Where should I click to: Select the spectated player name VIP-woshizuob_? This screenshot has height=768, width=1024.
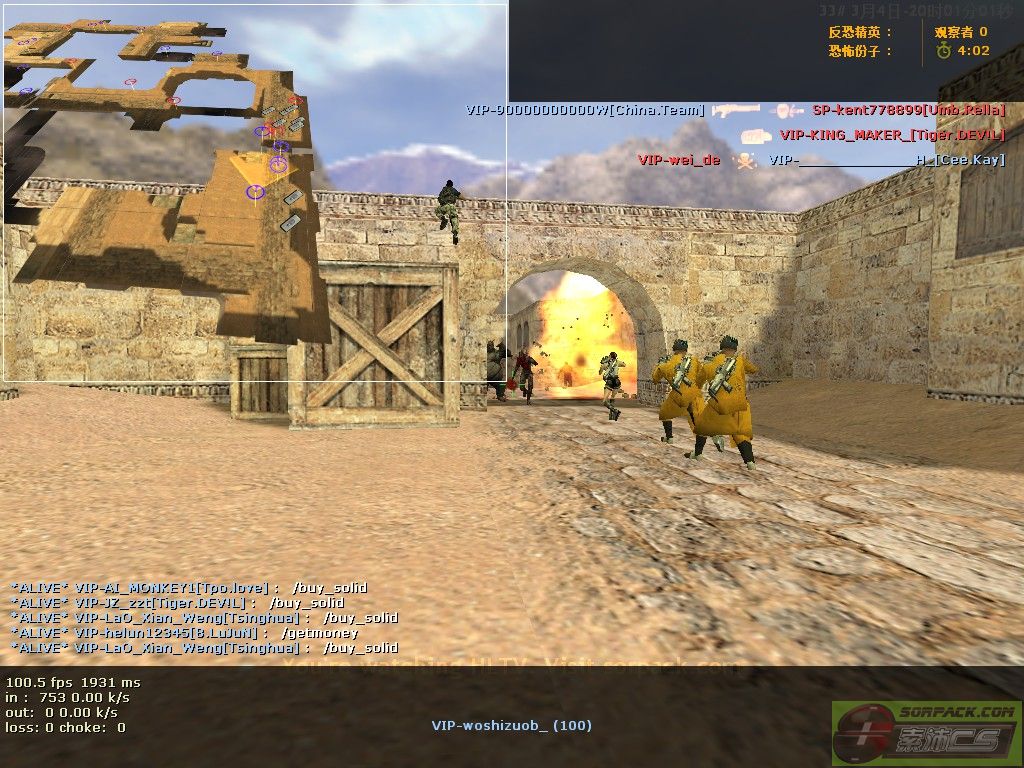(x=511, y=725)
